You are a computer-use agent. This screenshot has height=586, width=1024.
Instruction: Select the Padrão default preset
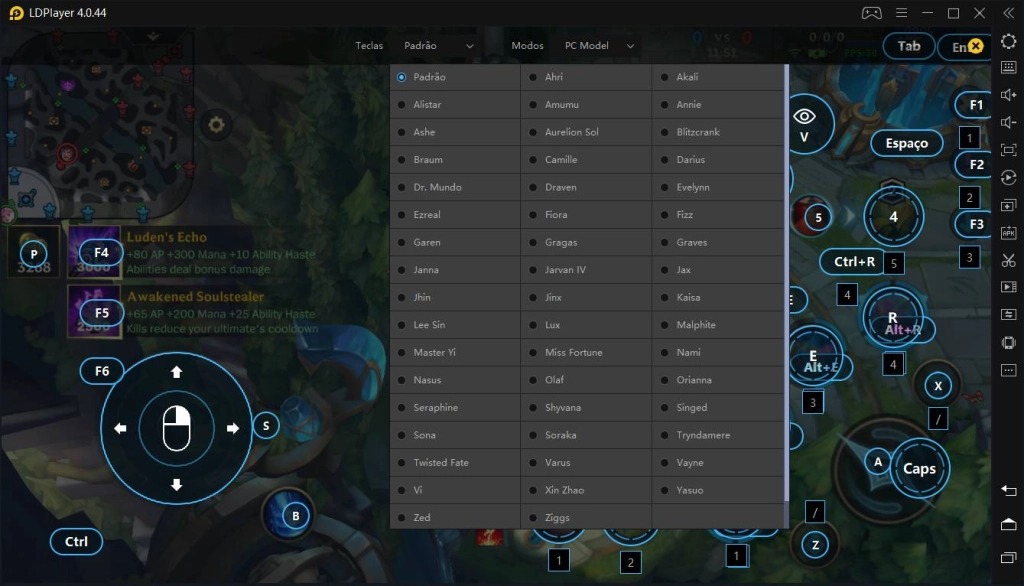point(429,77)
